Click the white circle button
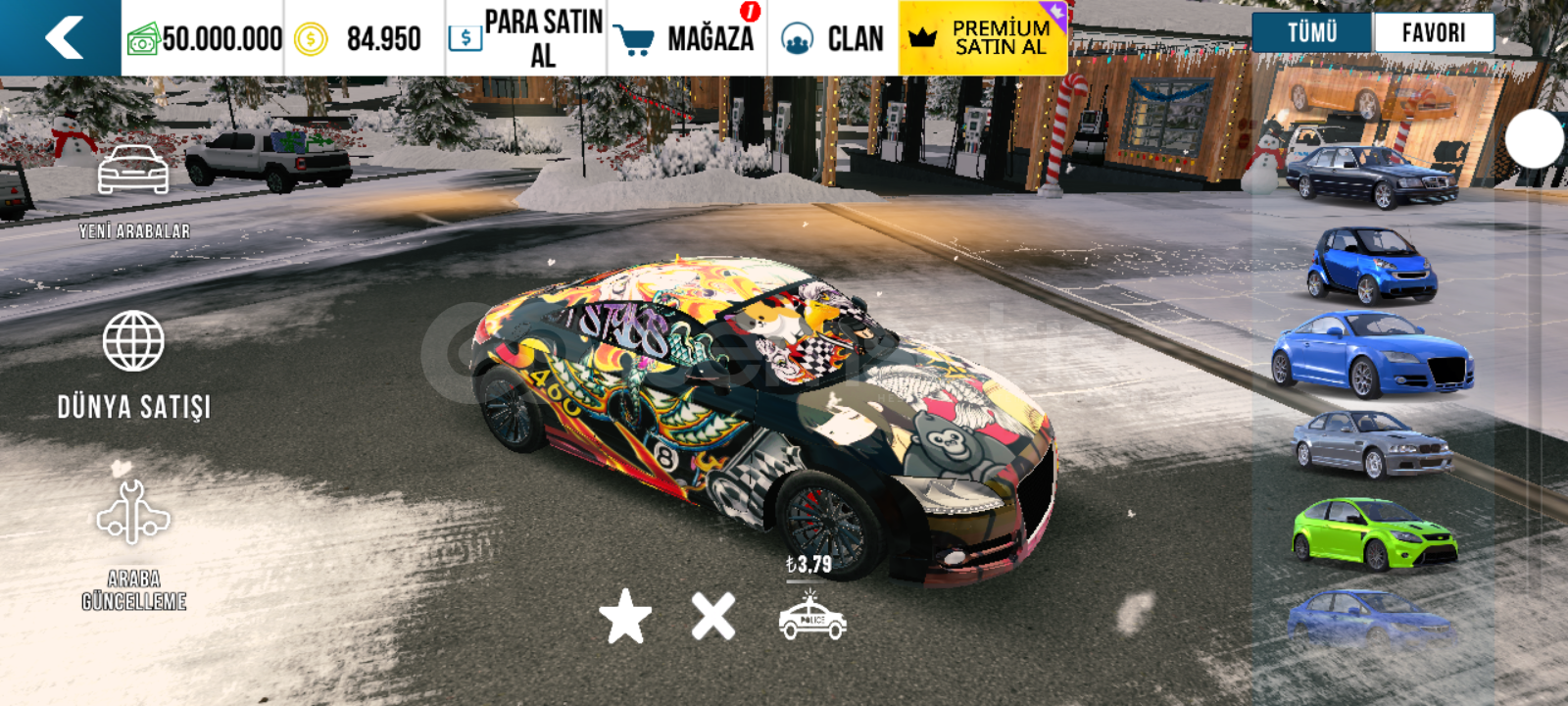The width and height of the screenshot is (1568, 706). (1535, 139)
